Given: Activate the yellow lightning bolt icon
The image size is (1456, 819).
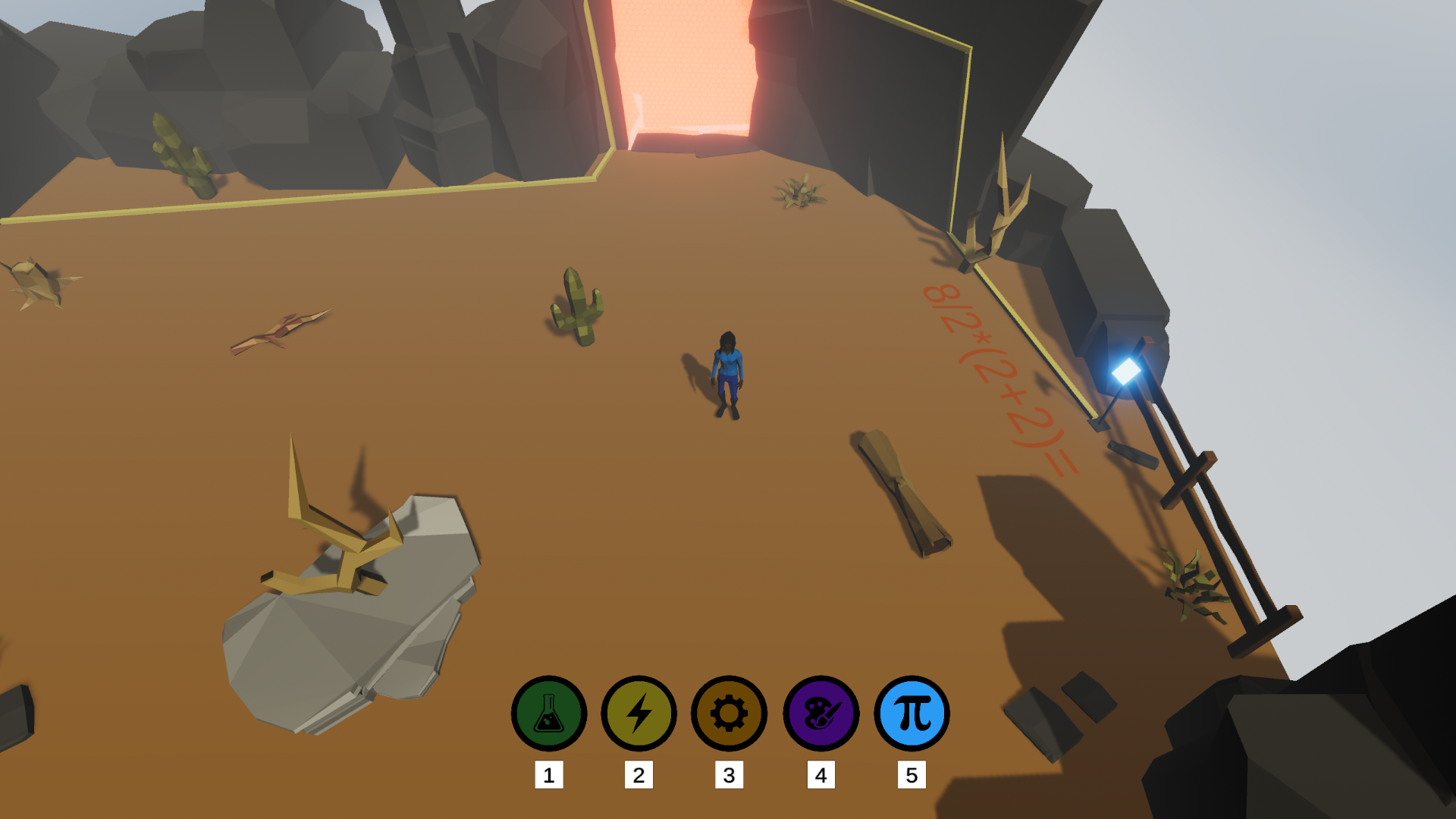Looking at the screenshot, I should click(639, 714).
